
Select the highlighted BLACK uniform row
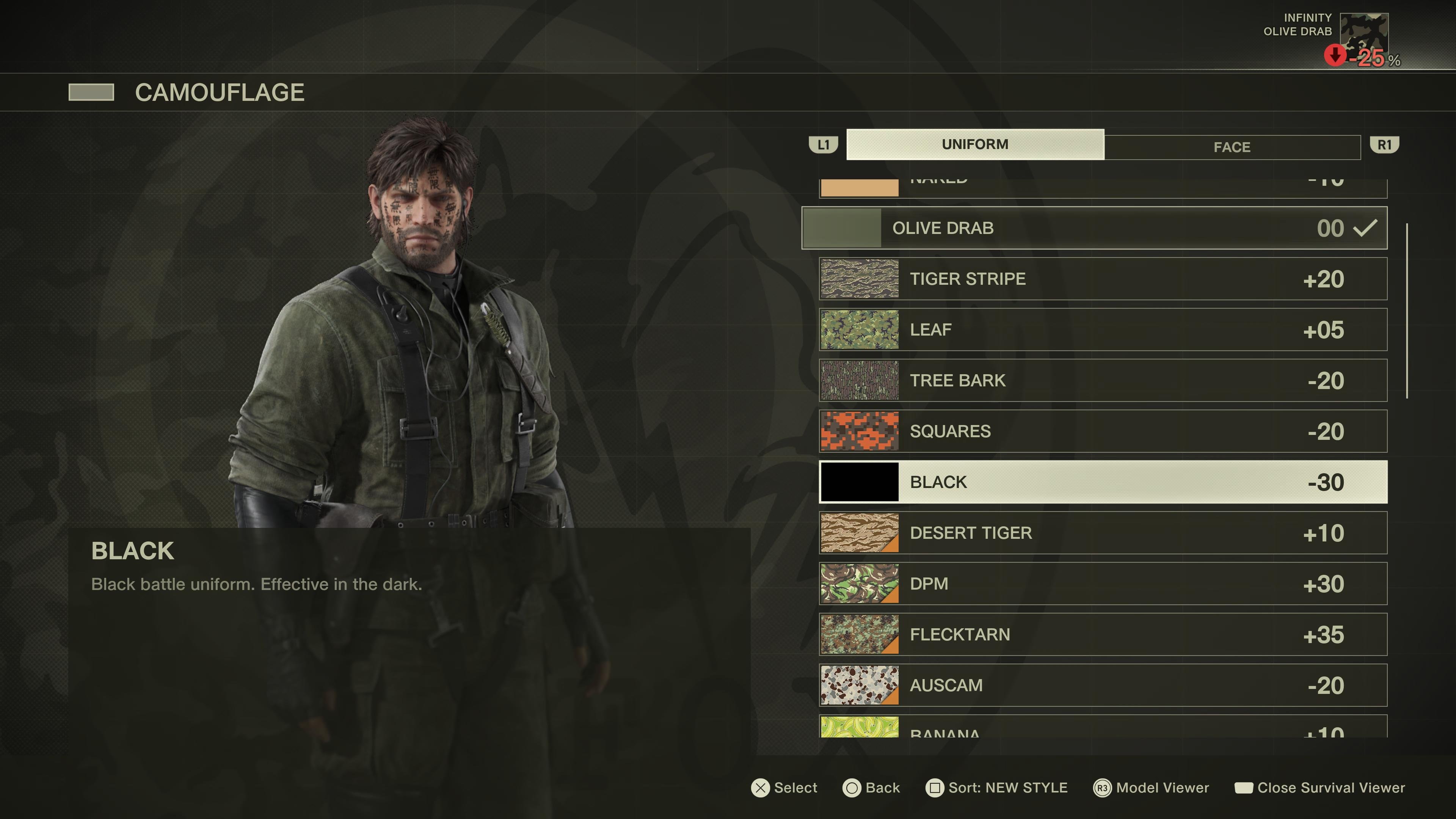(x=1103, y=482)
